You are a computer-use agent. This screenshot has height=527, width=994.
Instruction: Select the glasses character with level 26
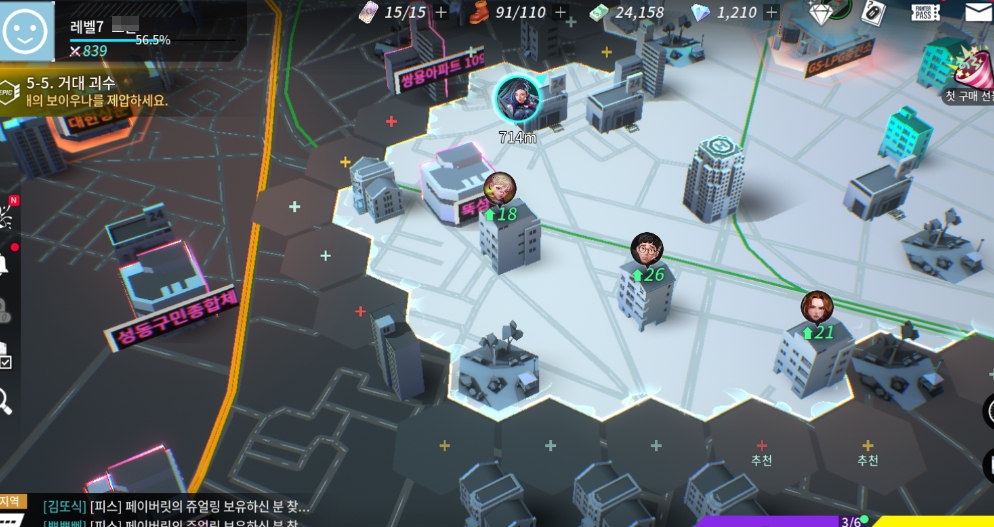pos(647,248)
